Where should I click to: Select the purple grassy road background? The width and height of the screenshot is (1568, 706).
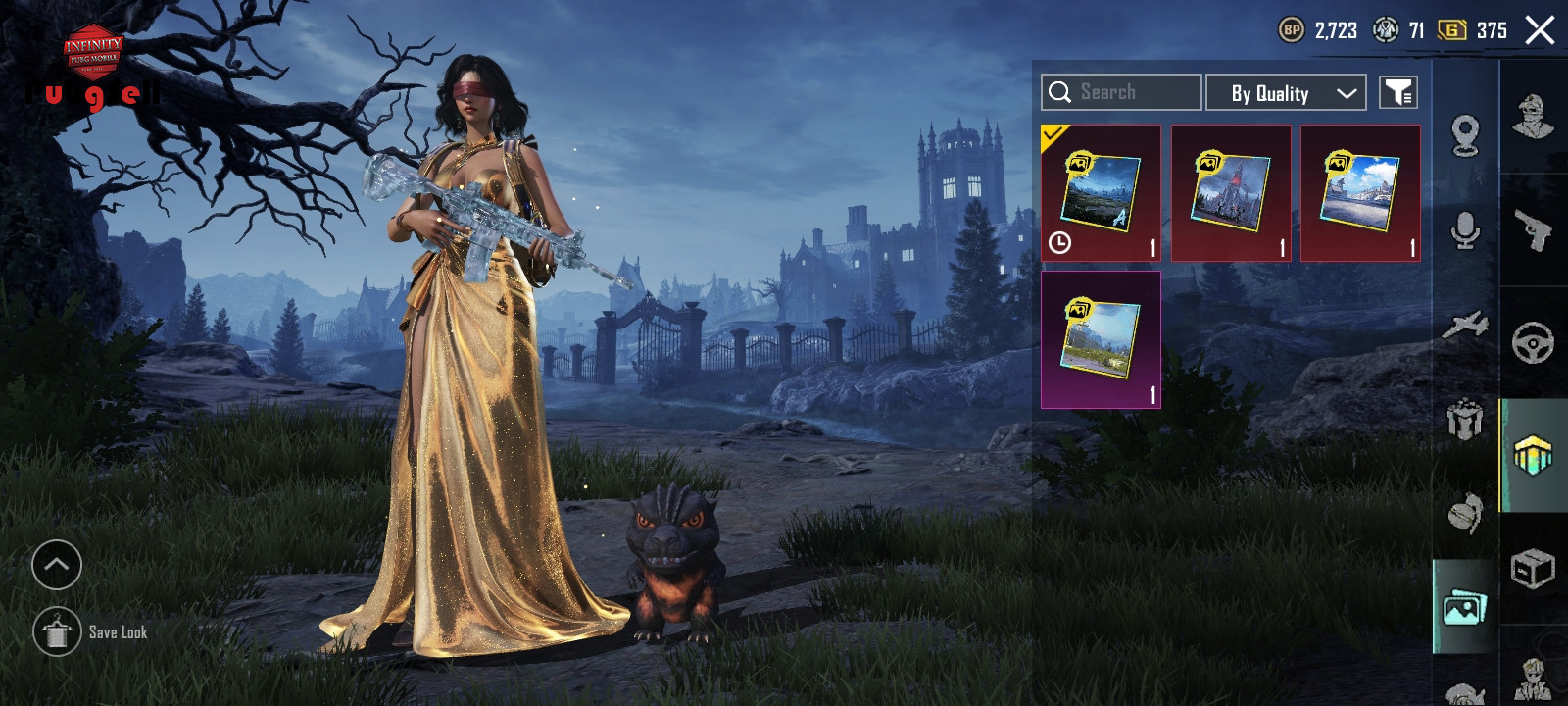point(1101,339)
